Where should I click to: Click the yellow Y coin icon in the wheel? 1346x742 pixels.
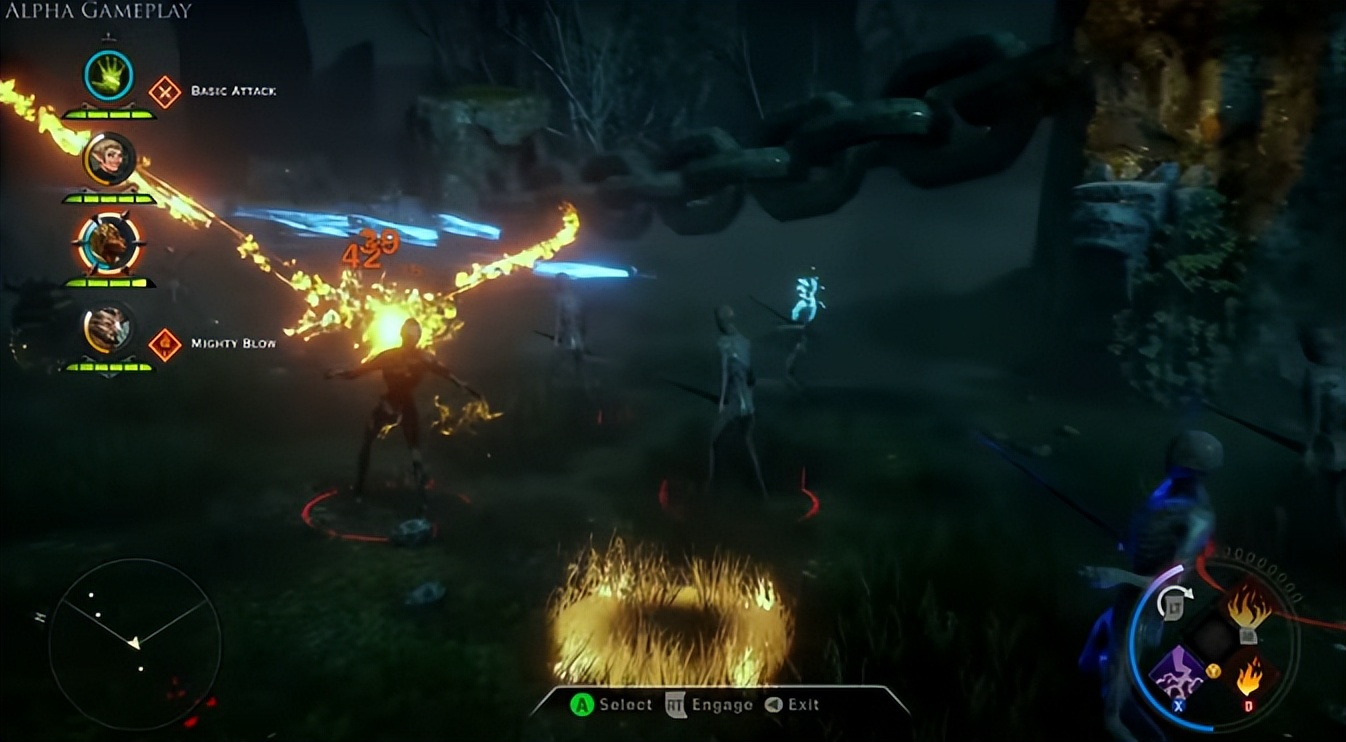1213,670
